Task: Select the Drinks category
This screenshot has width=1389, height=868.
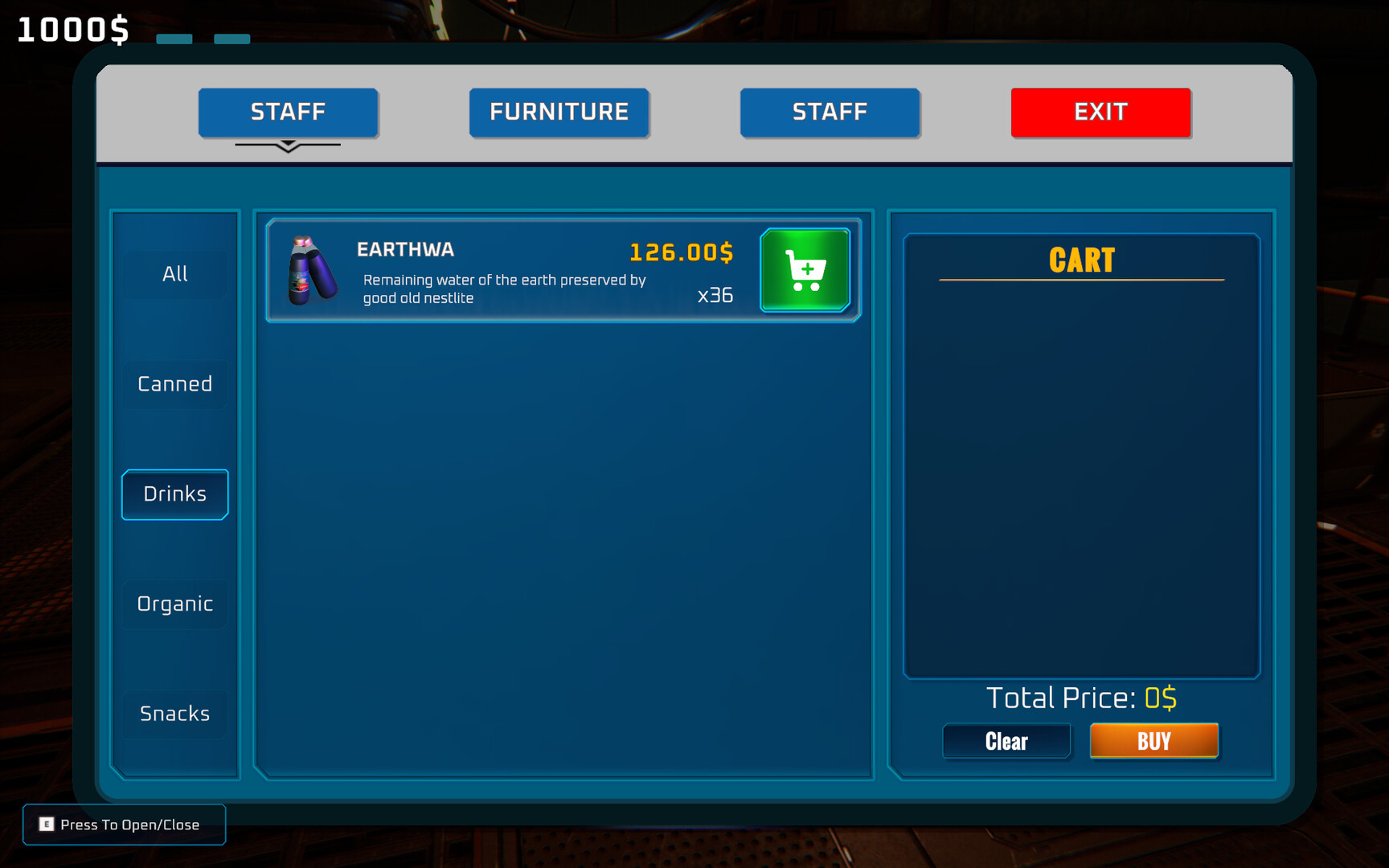Action: pyautogui.click(x=174, y=494)
